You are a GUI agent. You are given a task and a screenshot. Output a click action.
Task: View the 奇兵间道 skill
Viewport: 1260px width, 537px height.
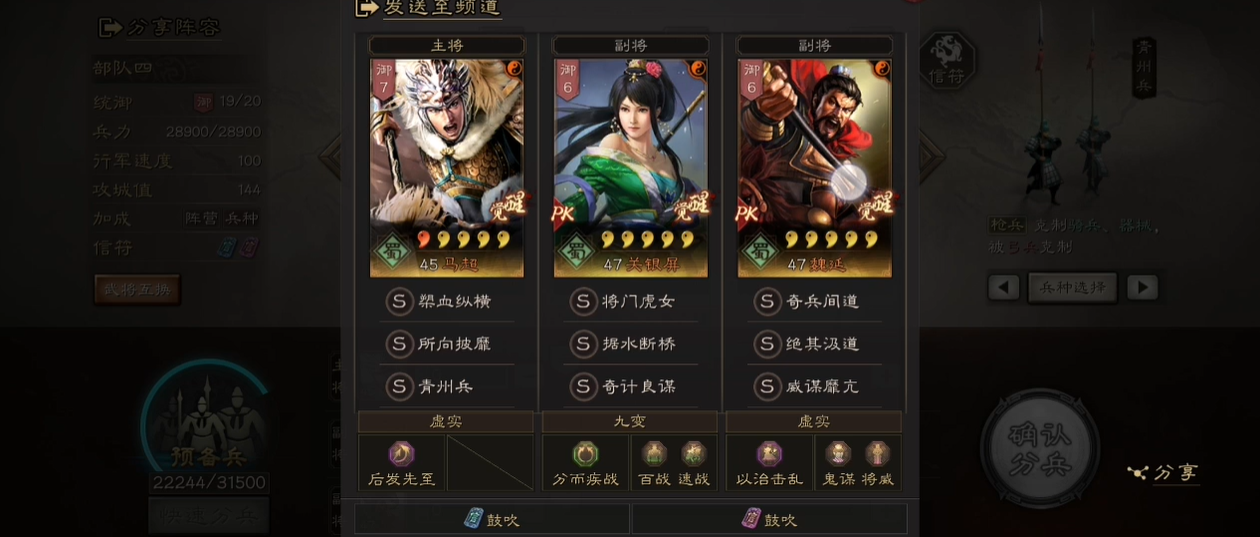click(x=814, y=301)
